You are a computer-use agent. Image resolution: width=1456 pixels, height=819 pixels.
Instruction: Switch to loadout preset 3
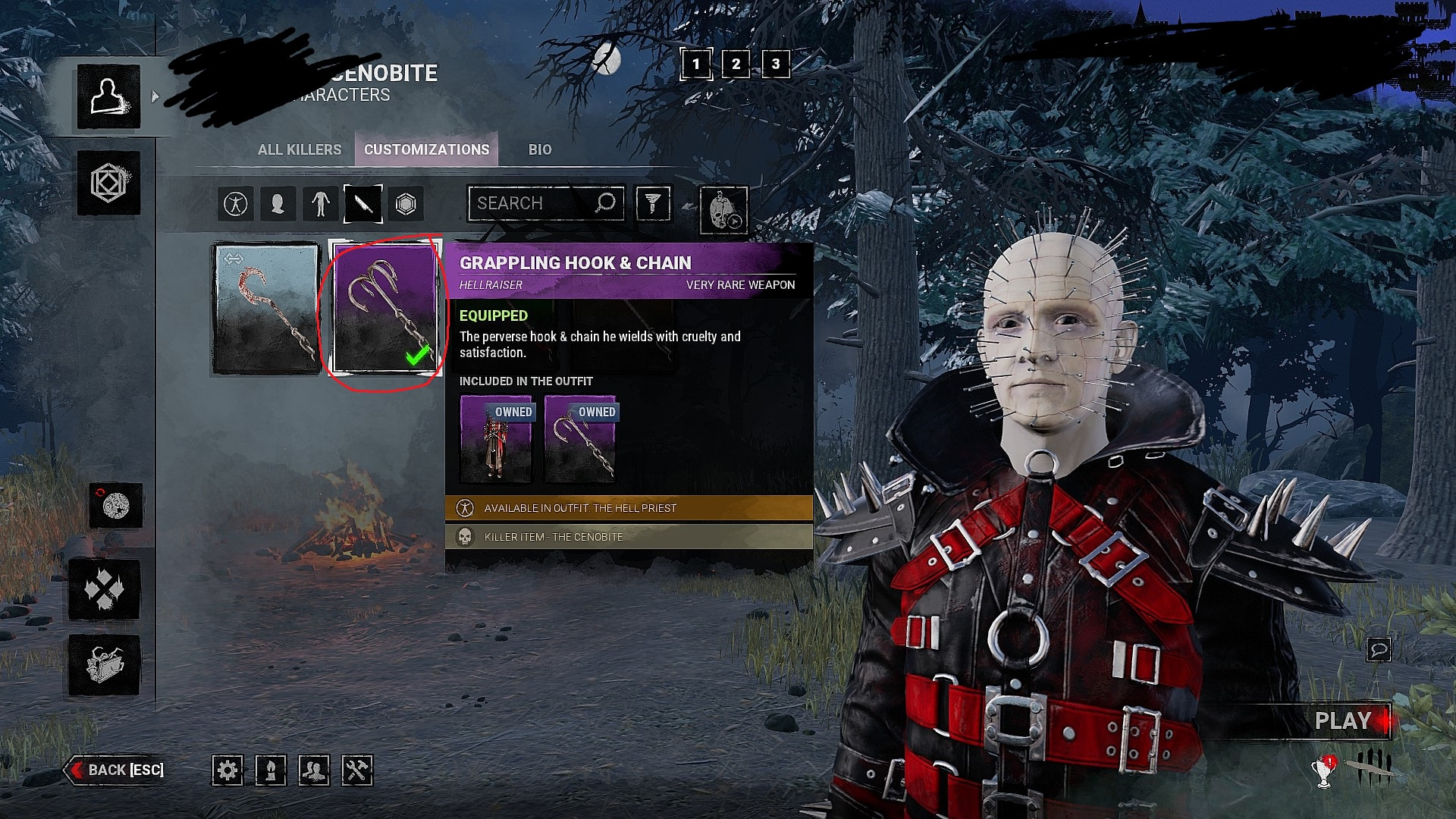pyautogui.click(x=775, y=64)
